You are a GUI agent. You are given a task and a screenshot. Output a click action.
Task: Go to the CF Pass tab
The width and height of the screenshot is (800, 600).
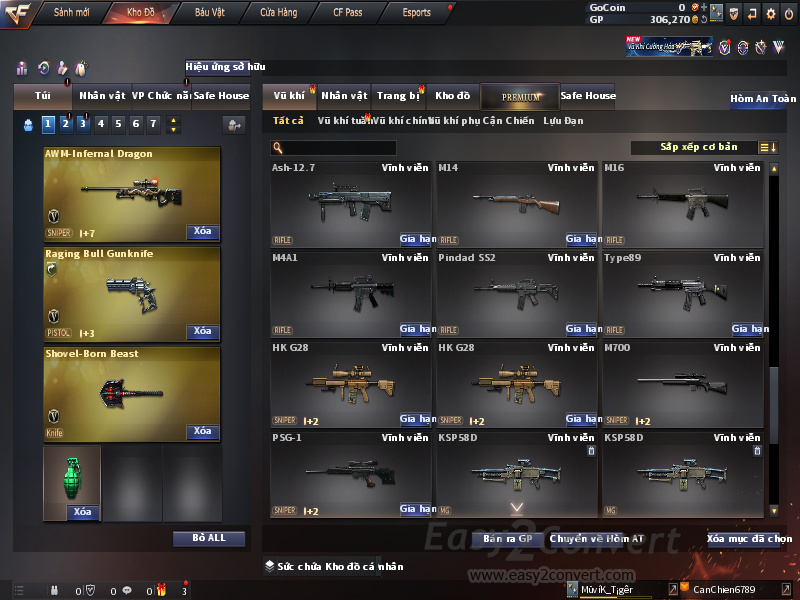pyautogui.click(x=350, y=13)
